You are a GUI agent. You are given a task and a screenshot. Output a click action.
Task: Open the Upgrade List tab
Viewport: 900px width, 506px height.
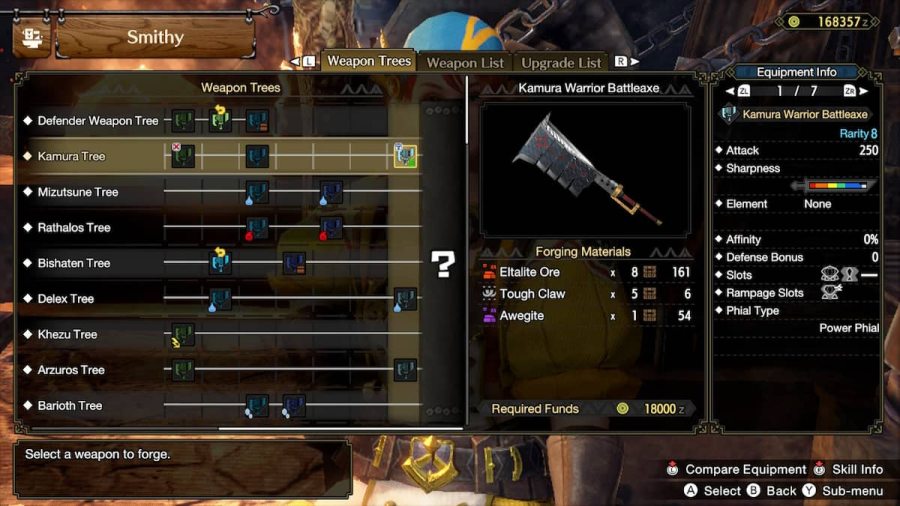[561, 63]
